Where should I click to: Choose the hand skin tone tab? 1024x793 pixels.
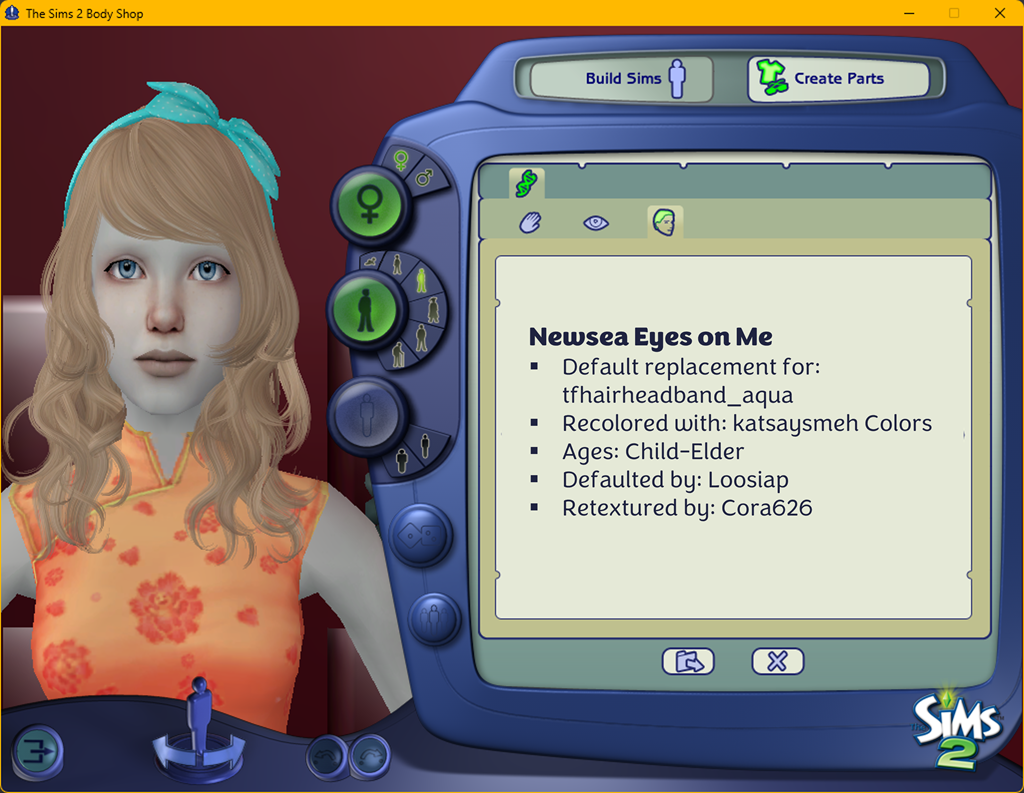click(x=530, y=222)
